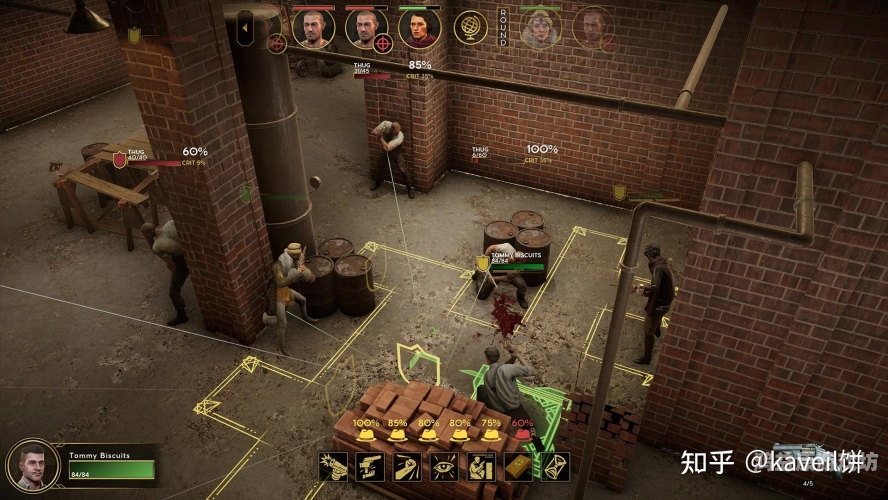888x500 pixels.
Task: Select the dark-haired woman portrait in turn order
Action: pyautogui.click(x=419, y=27)
